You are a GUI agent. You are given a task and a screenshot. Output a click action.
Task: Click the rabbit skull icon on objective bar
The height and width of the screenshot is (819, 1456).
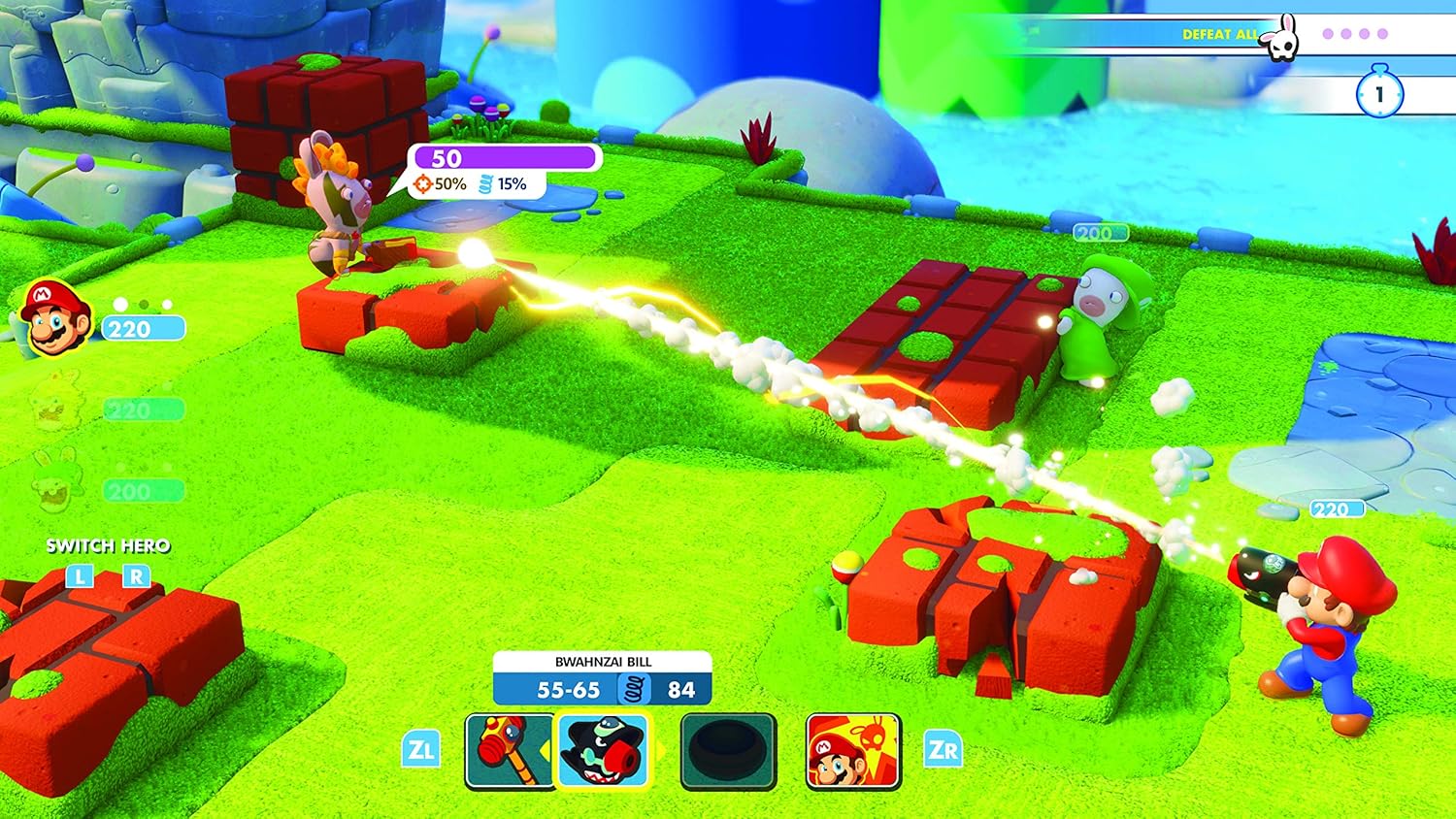pyautogui.click(x=1279, y=39)
